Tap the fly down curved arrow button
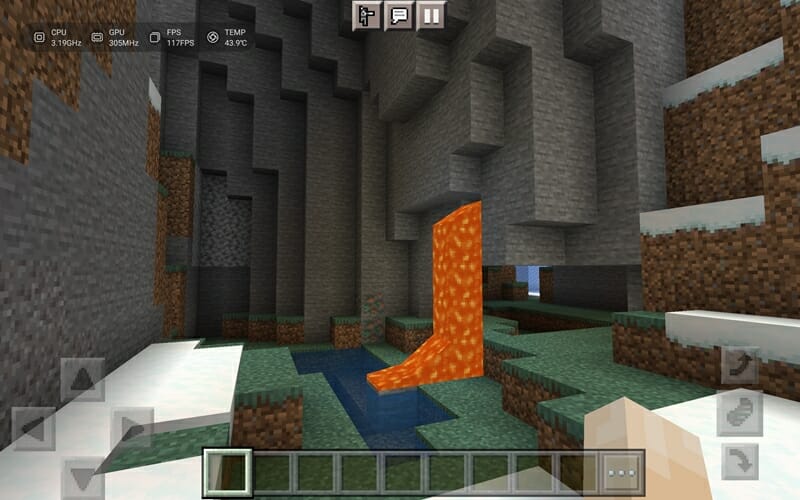 (740, 461)
